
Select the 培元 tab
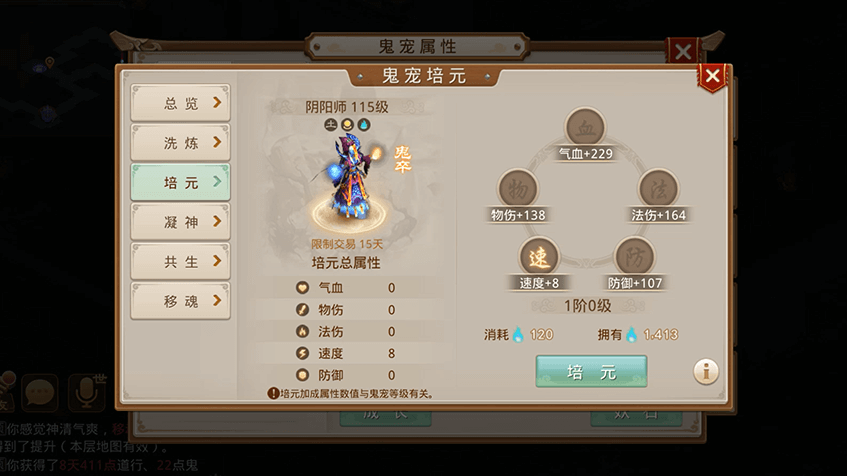[180, 183]
